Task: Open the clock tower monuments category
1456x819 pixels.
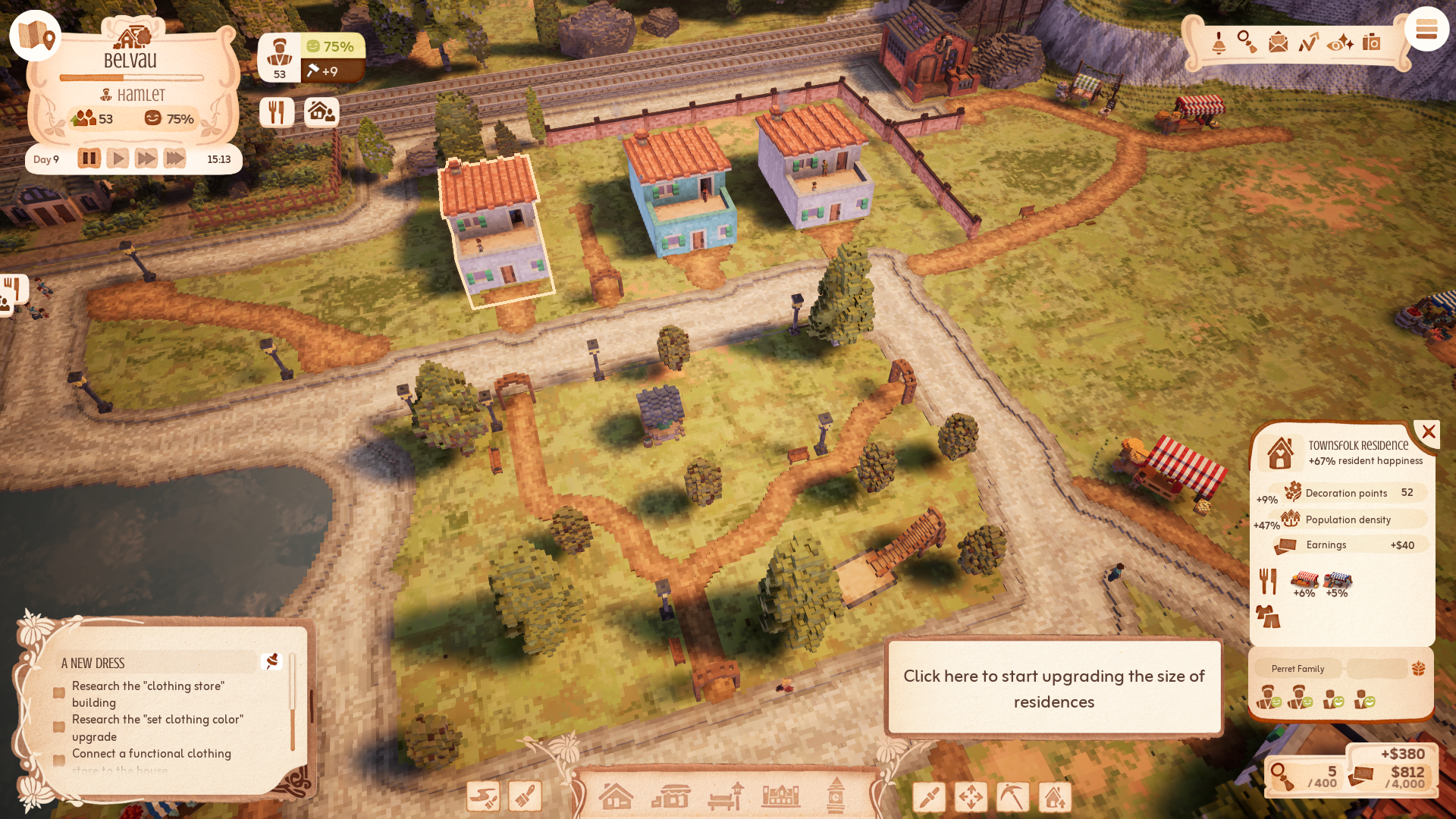Action: click(x=836, y=796)
